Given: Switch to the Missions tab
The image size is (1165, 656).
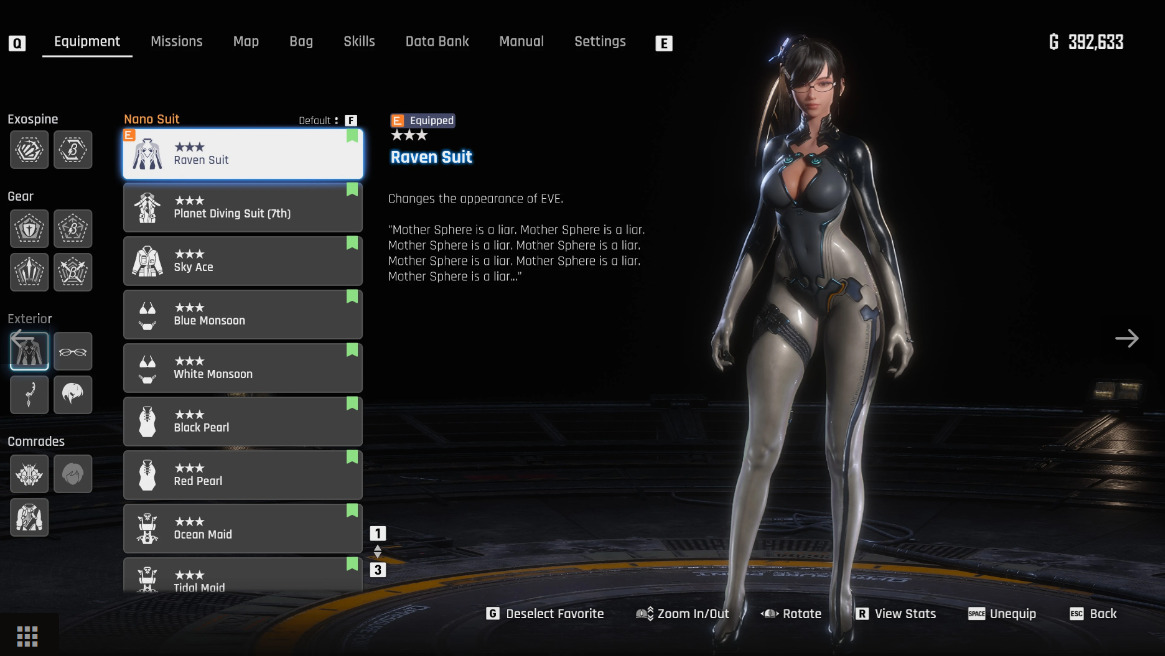Looking at the screenshot, I should 176,41.
